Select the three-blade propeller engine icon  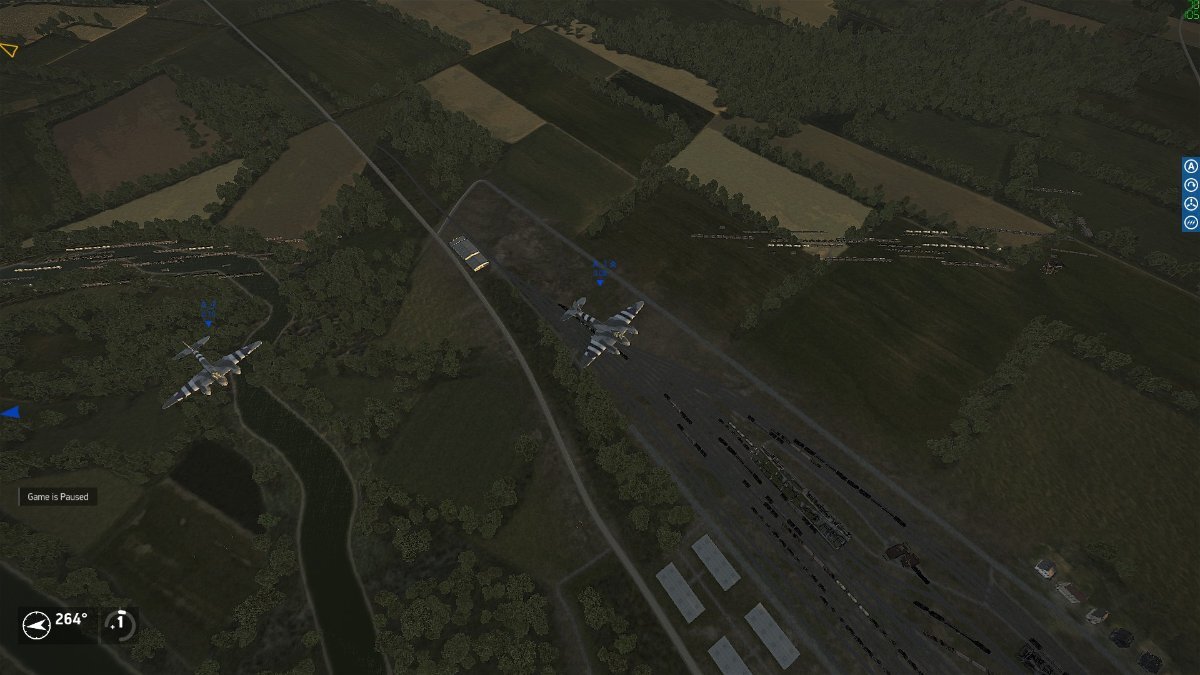pos(1191,204)
